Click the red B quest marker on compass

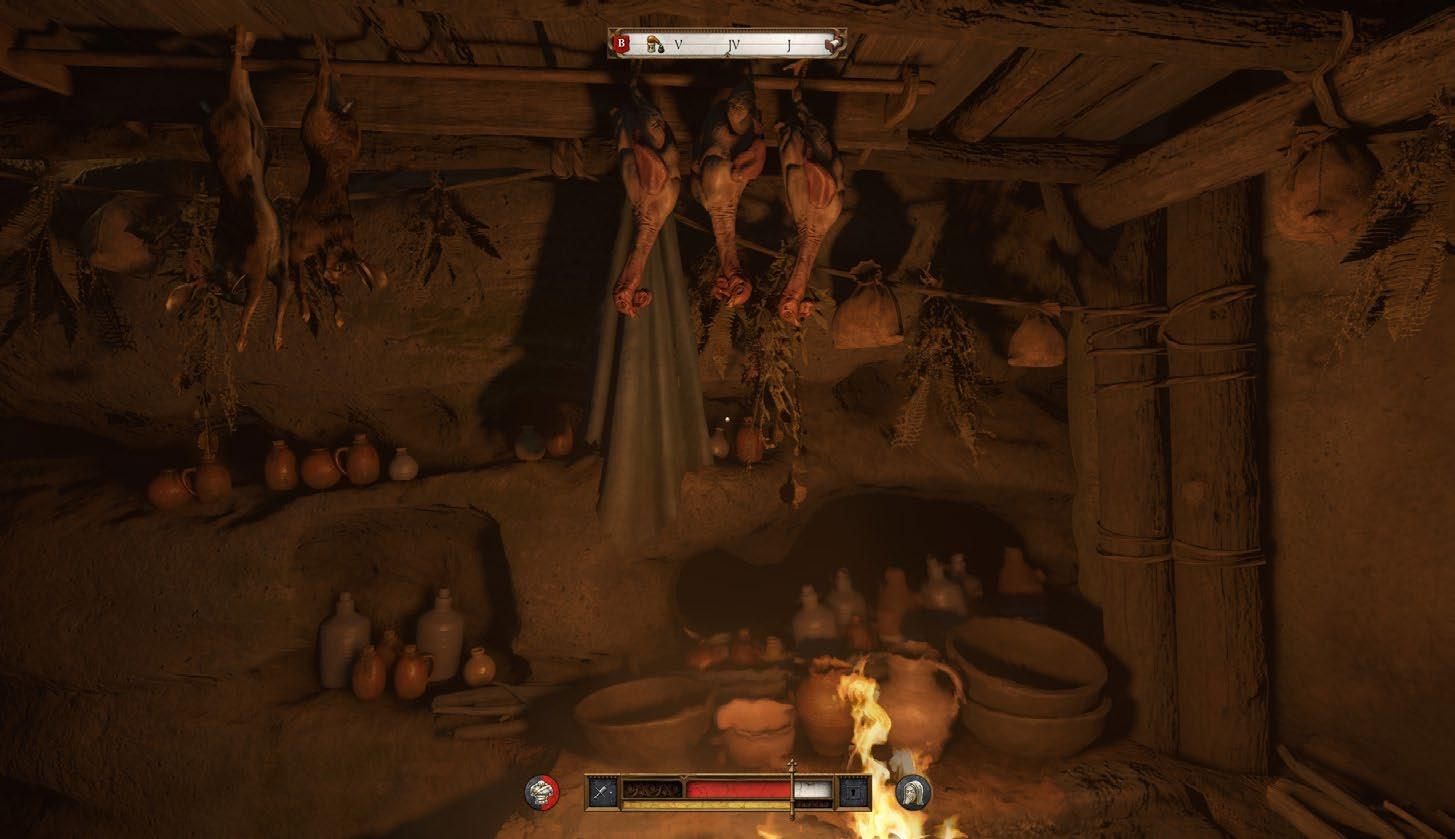tap(621, 43)
